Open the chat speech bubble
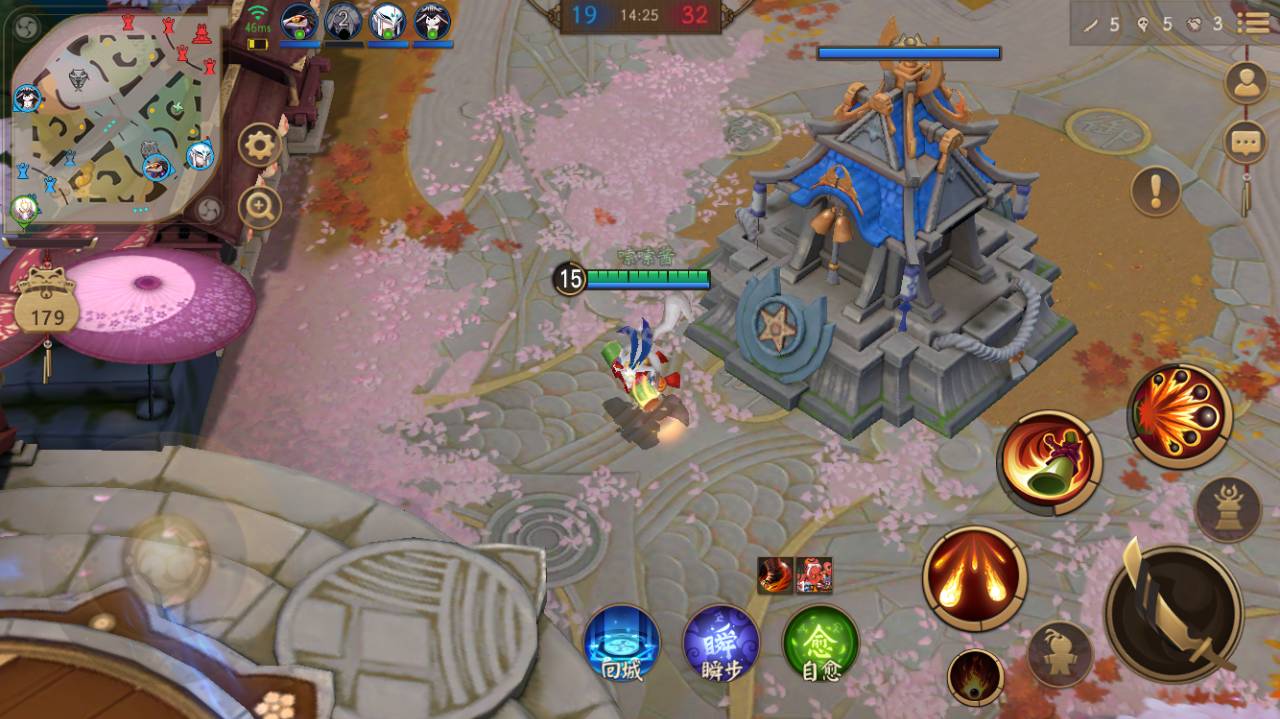This screenshot has width=1280, height=719. click(1245, 142)
